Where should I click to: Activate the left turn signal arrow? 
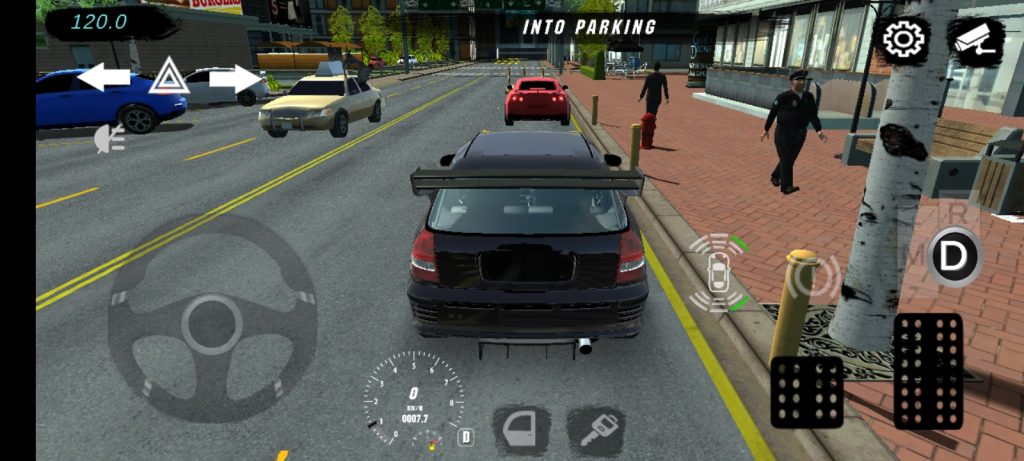(x=104, y=77)
